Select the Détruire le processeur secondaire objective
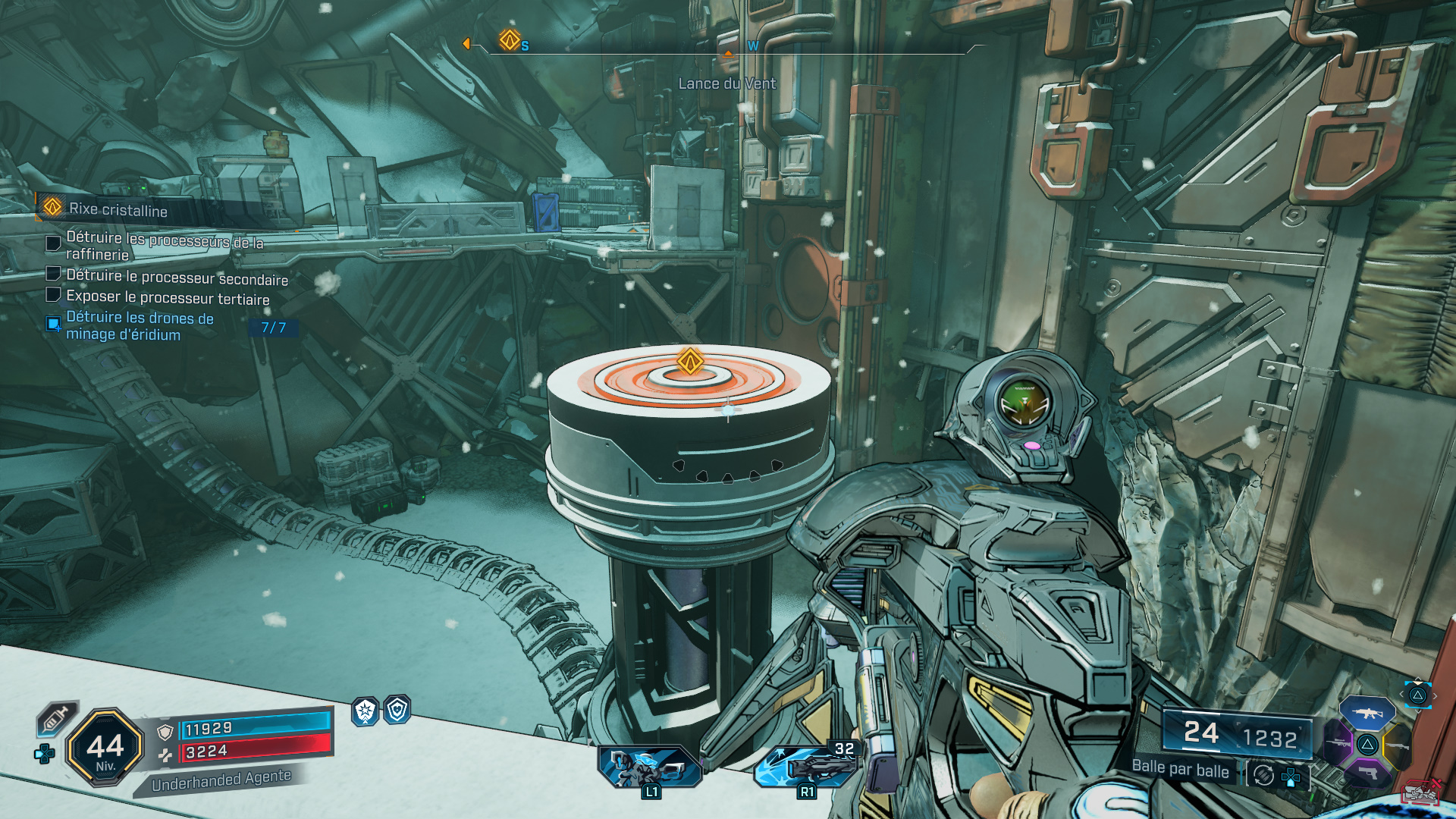The image size is (1456, 819). 177,278
